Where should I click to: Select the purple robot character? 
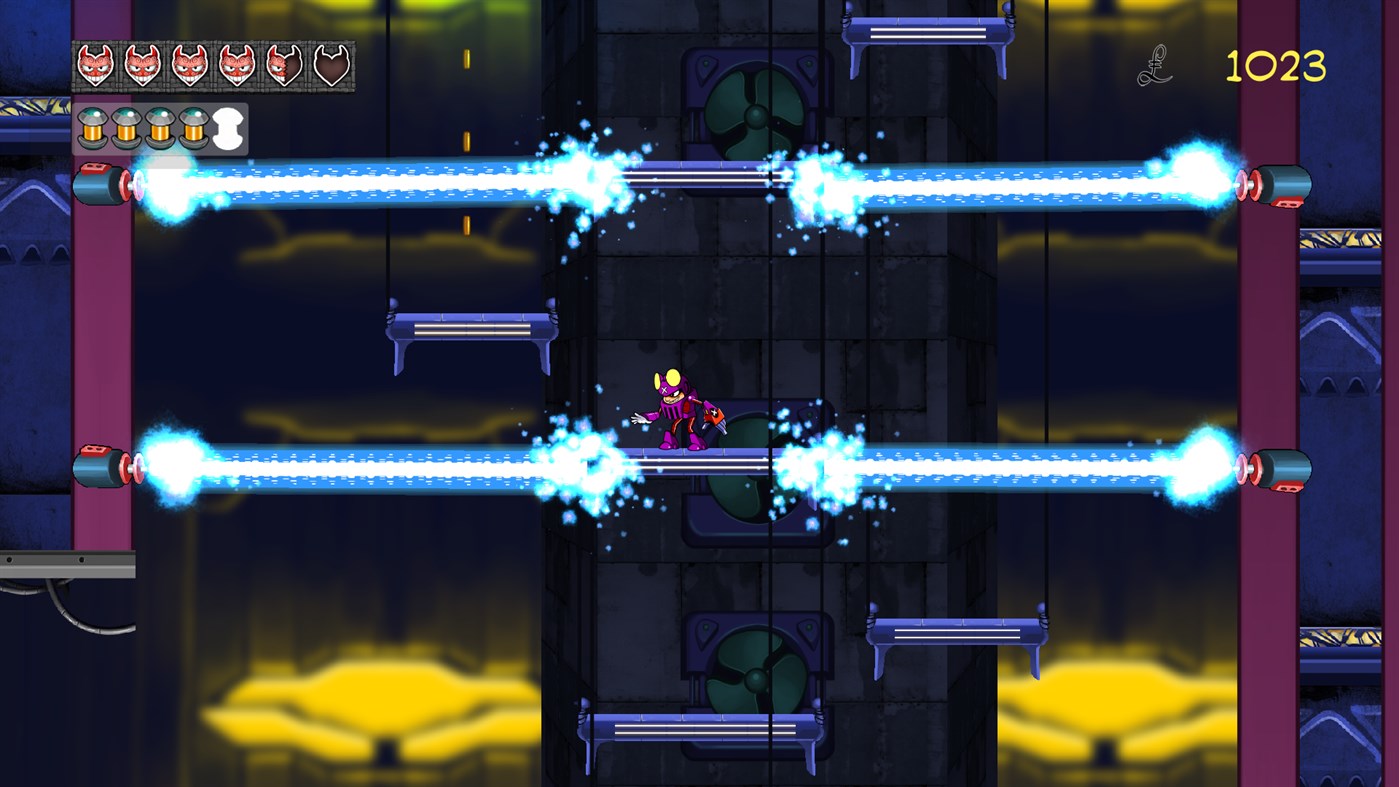pos(677,410)
